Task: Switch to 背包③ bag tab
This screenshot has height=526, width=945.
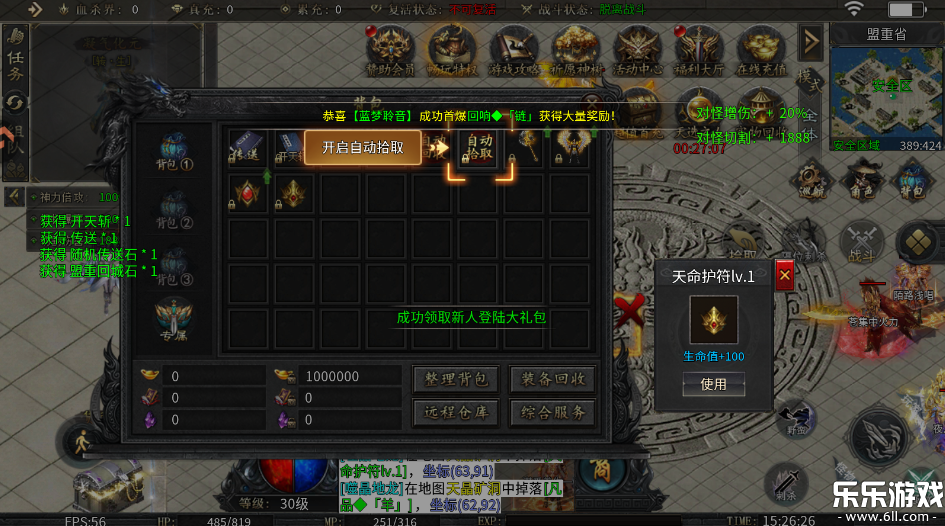Action: [174, 265]
